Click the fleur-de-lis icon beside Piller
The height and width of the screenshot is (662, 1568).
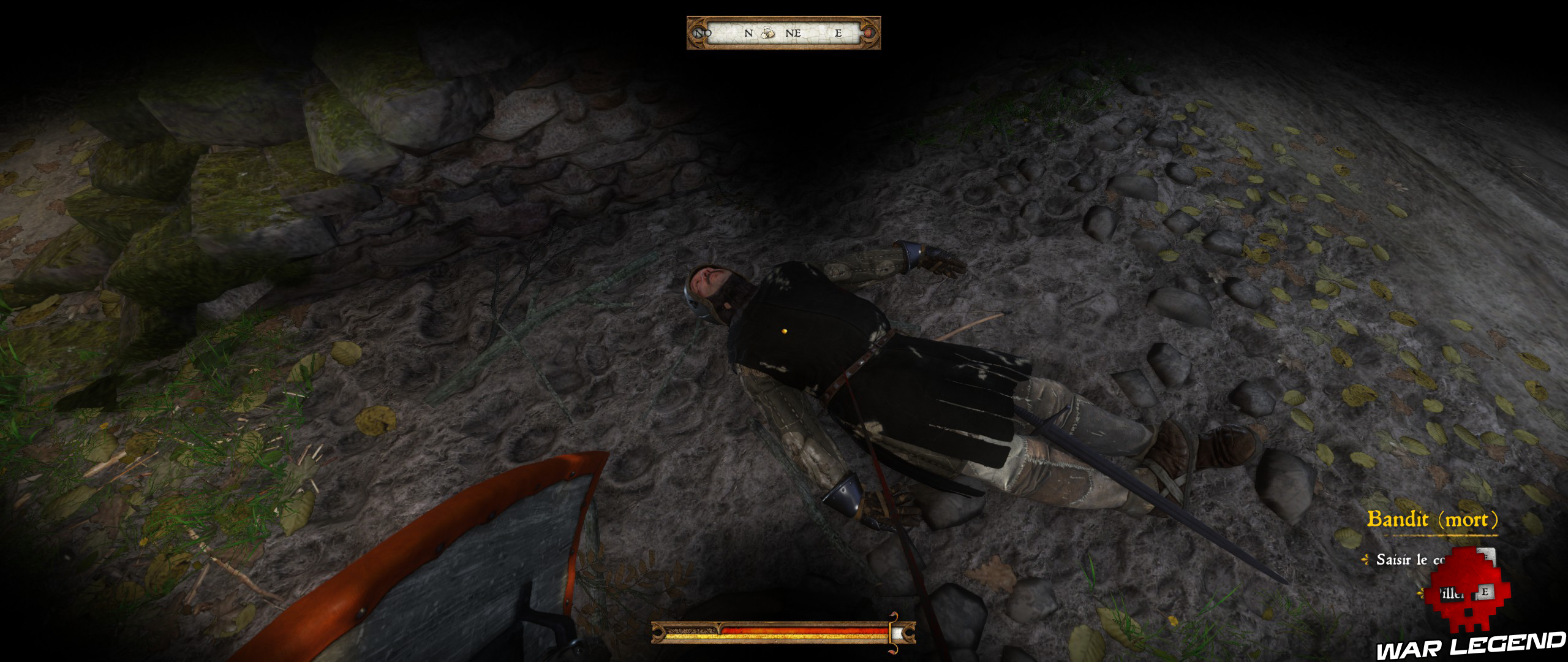click(1421, 595)
